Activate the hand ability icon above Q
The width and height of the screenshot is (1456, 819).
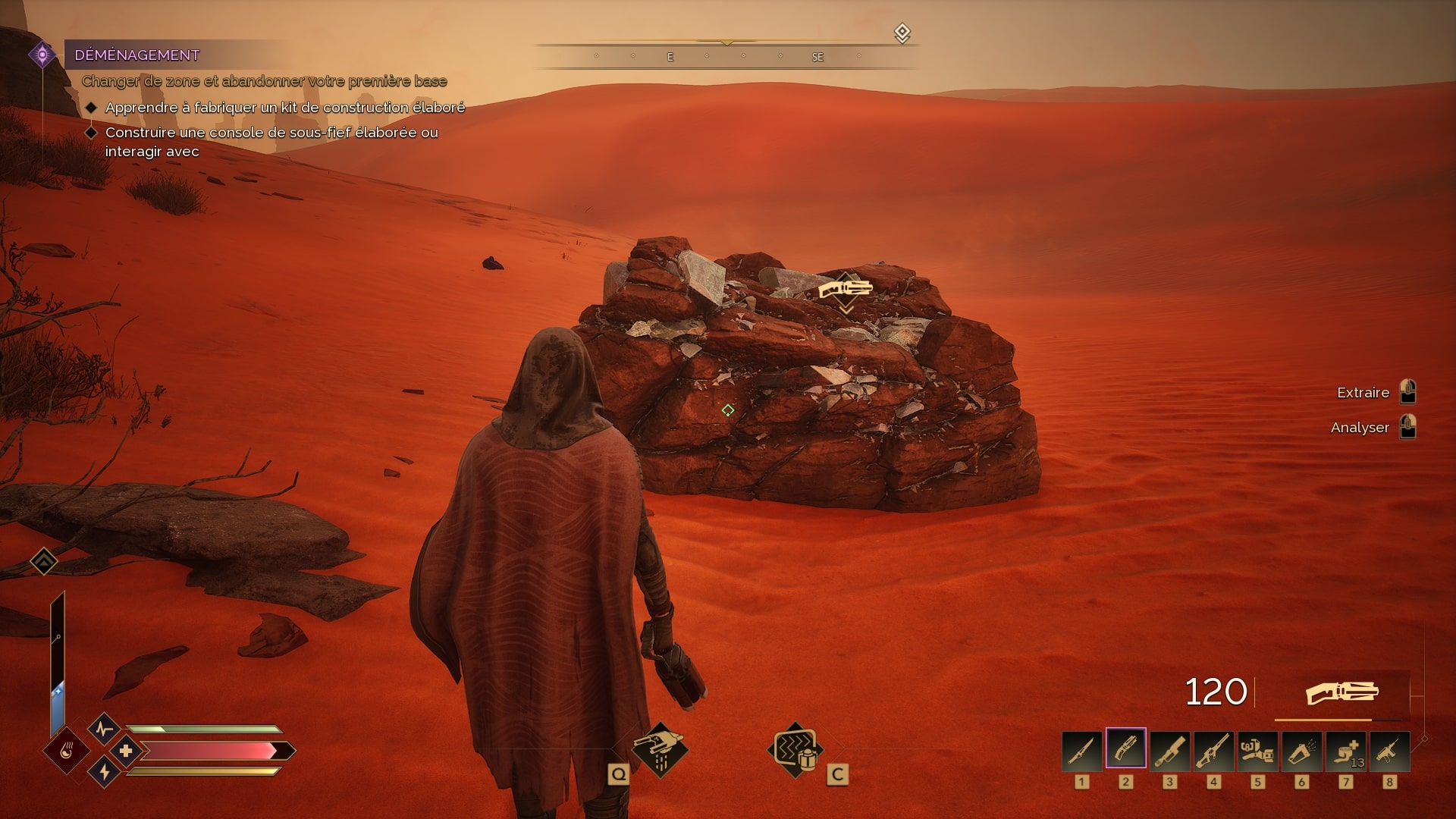[659, 749]
